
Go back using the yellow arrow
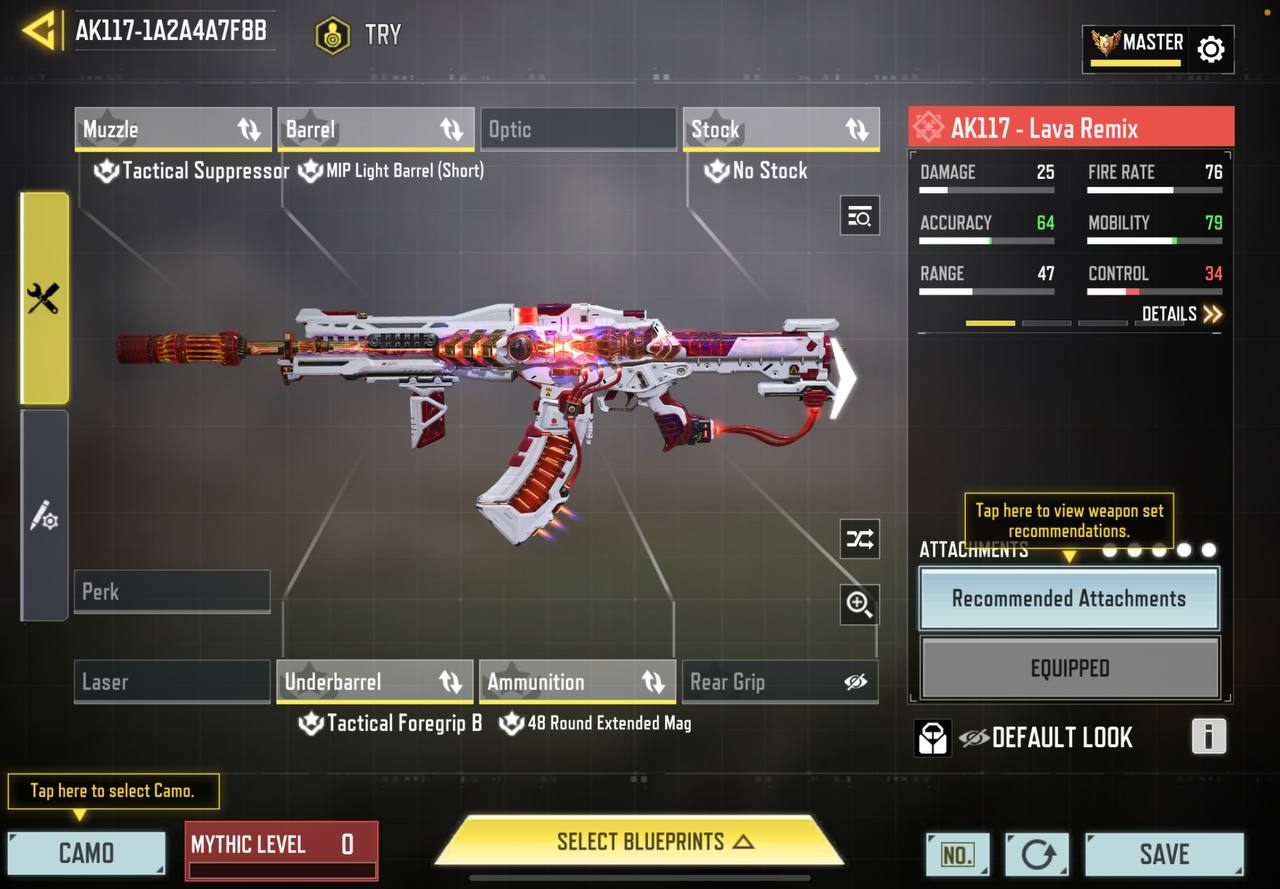click(39, 31)
